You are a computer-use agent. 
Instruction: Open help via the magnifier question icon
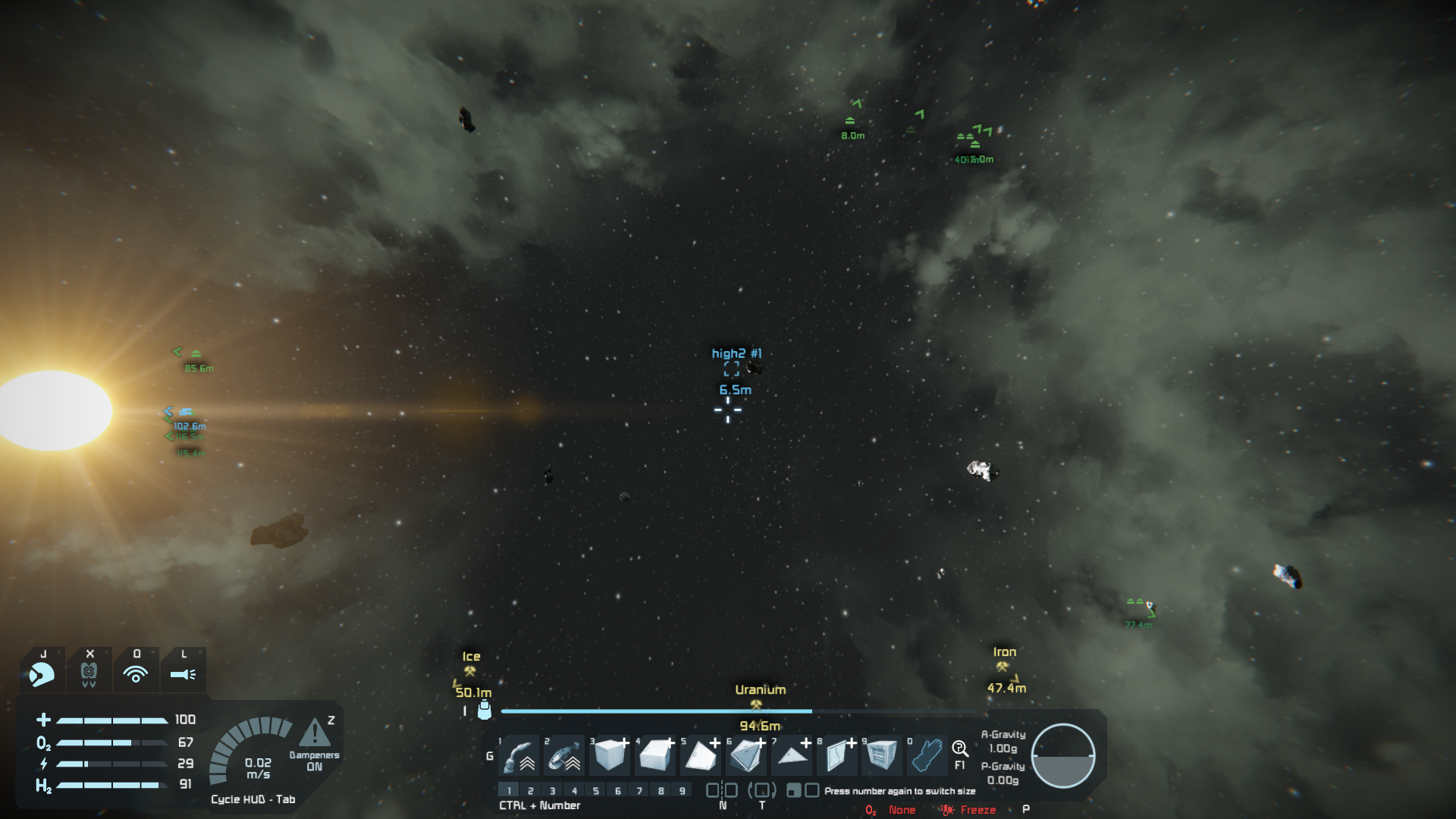(x=959, y=749)
